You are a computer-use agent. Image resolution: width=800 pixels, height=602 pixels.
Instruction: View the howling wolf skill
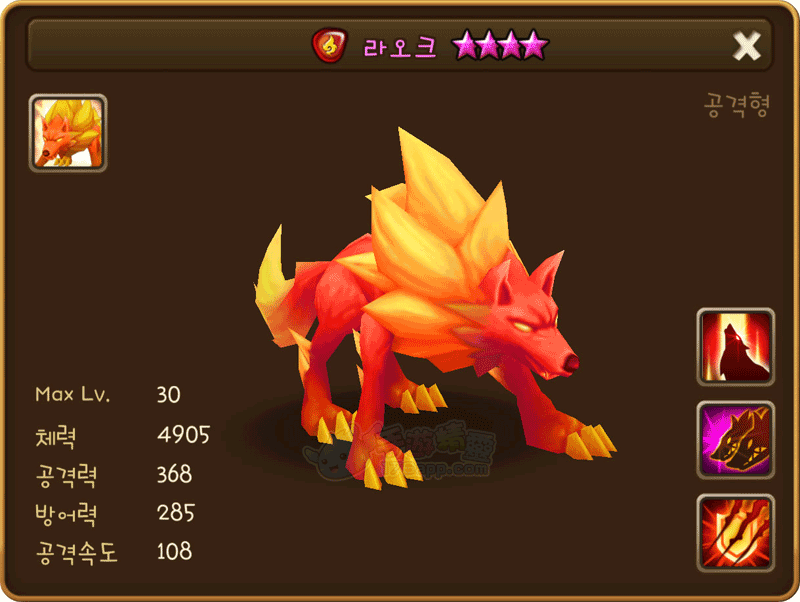click(x=736, y=347)
